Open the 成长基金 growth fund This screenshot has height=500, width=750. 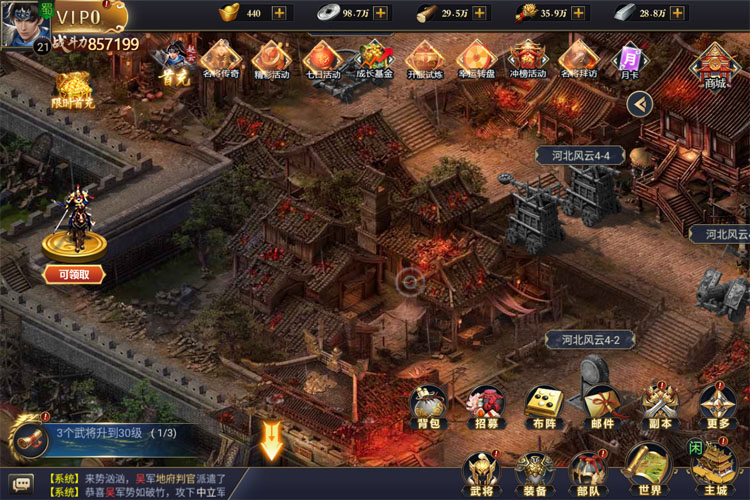click(374, 60)
